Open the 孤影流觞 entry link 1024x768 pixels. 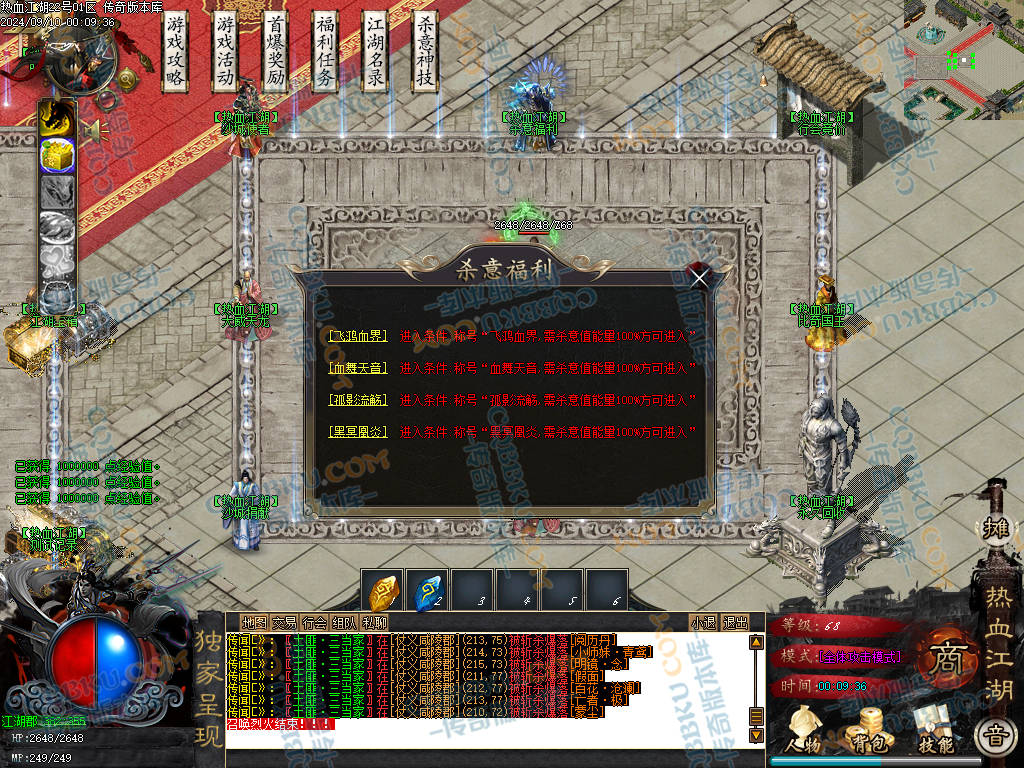click(357, 399)
